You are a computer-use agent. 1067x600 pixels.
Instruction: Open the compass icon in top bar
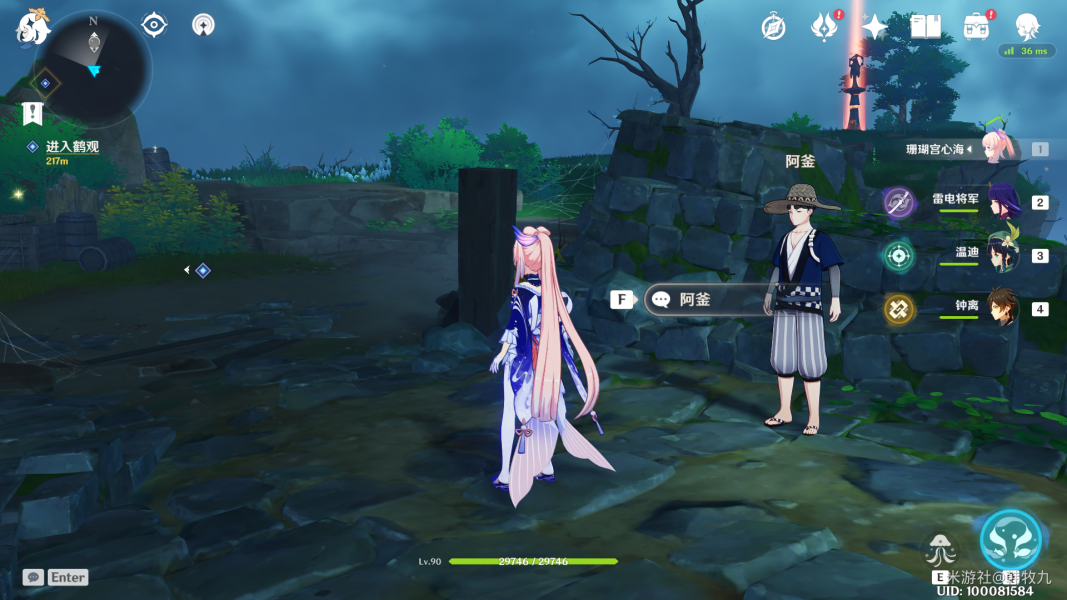pos(773,27)
